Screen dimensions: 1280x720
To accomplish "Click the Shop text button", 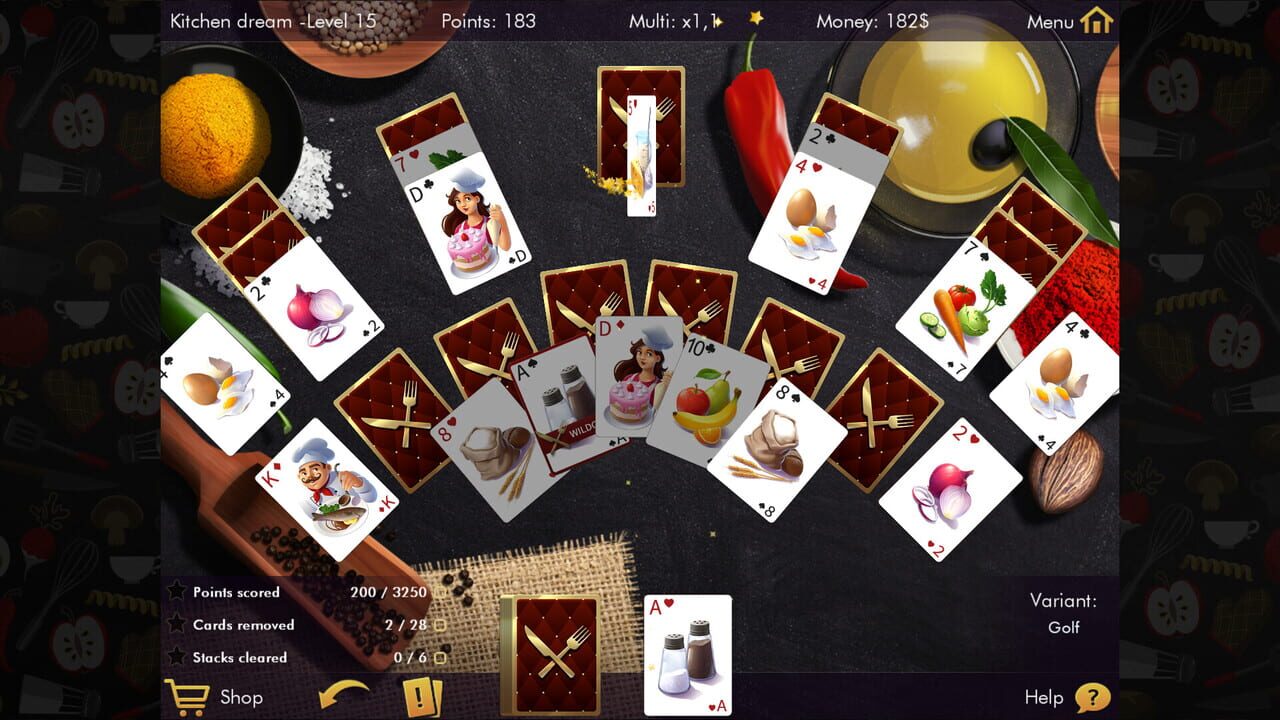I will (x=240, y=698).
